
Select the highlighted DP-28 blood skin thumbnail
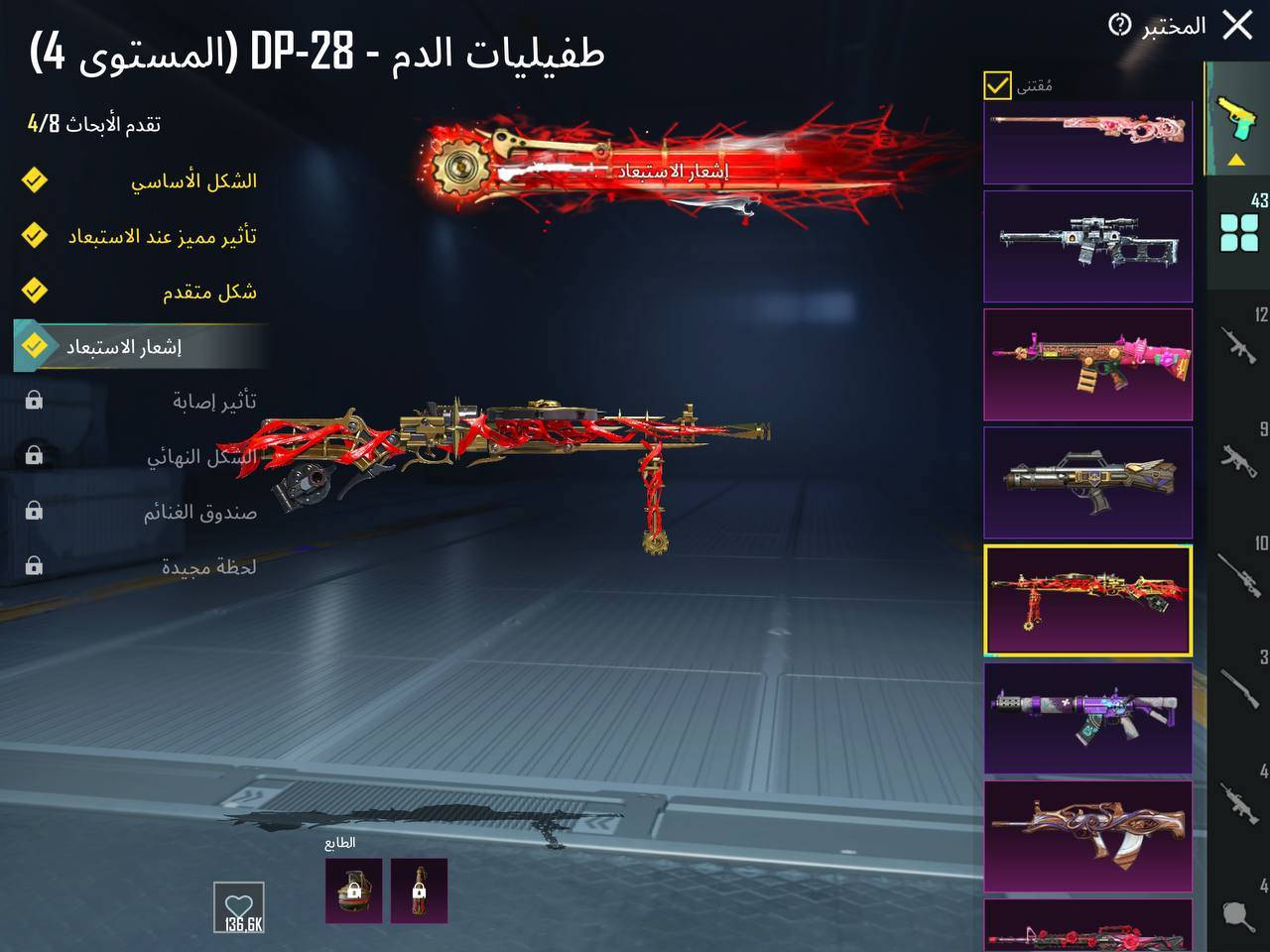(x=1087, y=600)
